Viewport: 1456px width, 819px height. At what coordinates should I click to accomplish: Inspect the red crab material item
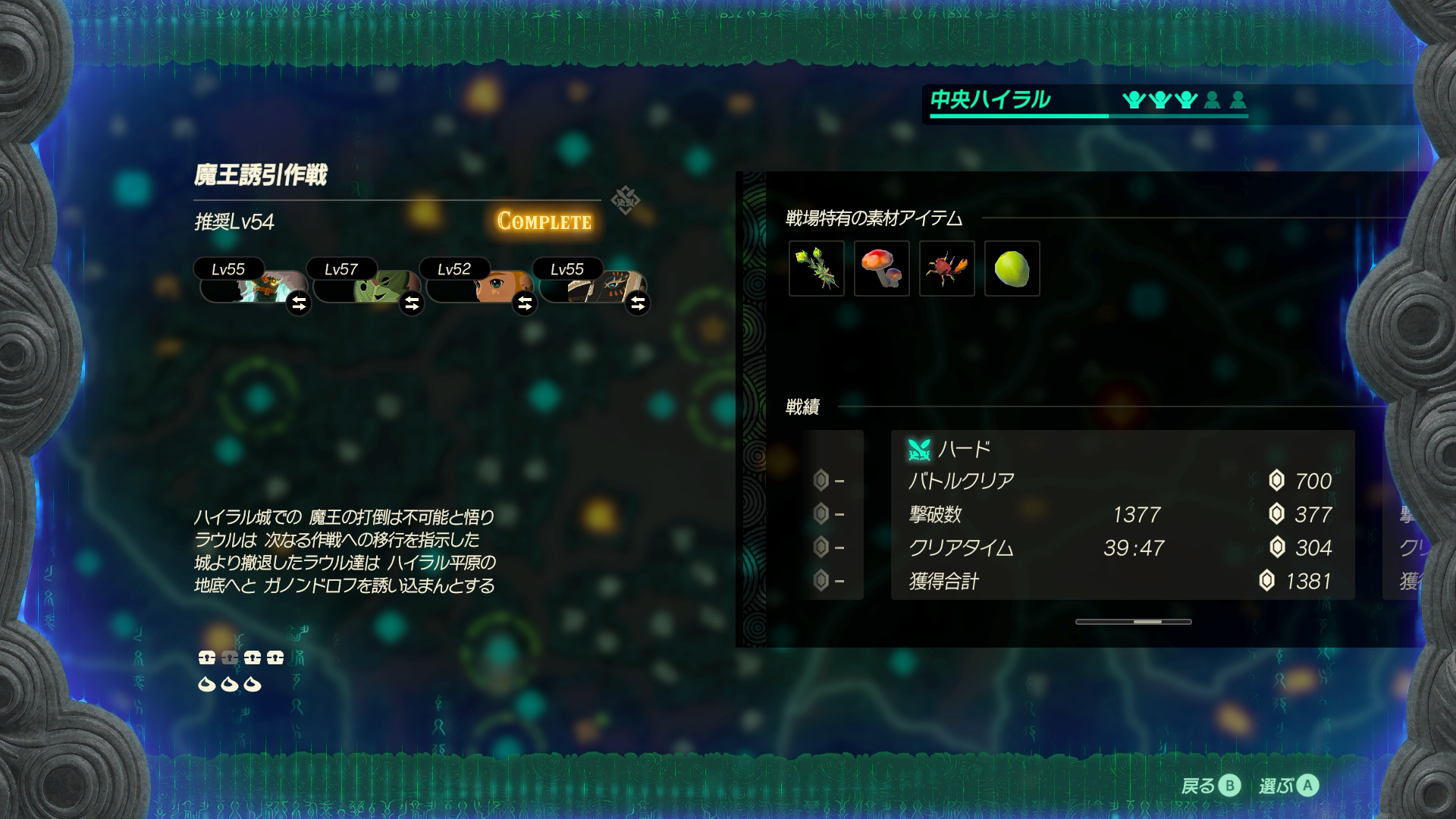coord(947,268)
